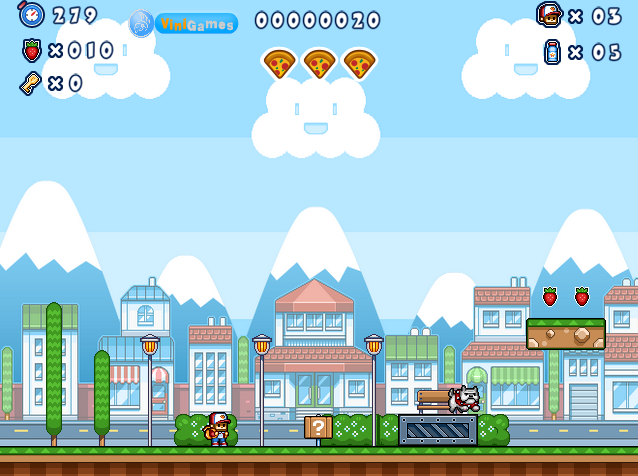Click the VinciGames logo badge
638x476 pixels.
click(184, 23)
